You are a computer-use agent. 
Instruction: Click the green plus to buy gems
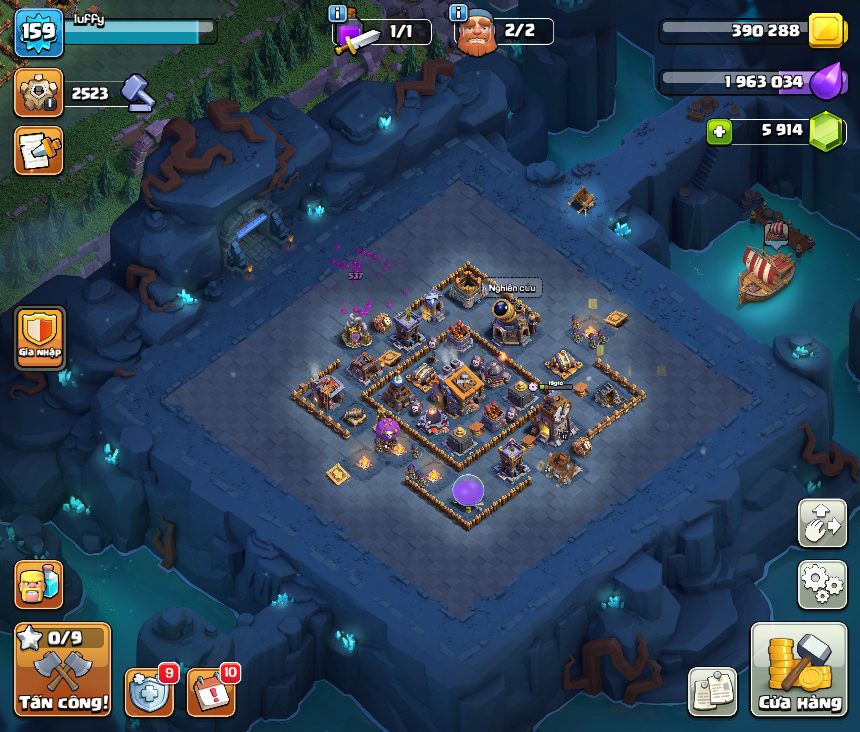(x=720, y=131)
